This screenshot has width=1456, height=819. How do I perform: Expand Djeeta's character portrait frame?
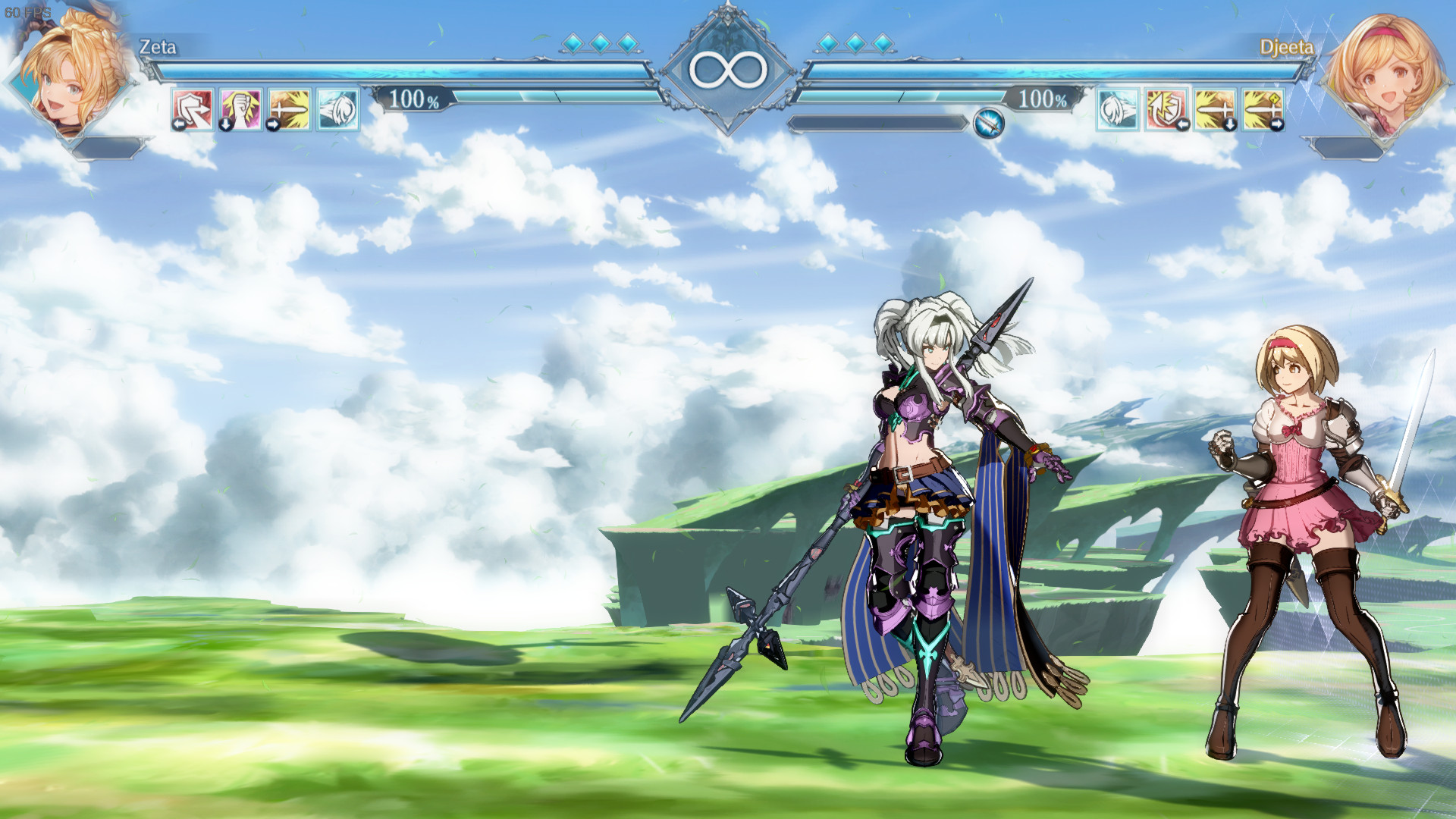(1385, 80)
